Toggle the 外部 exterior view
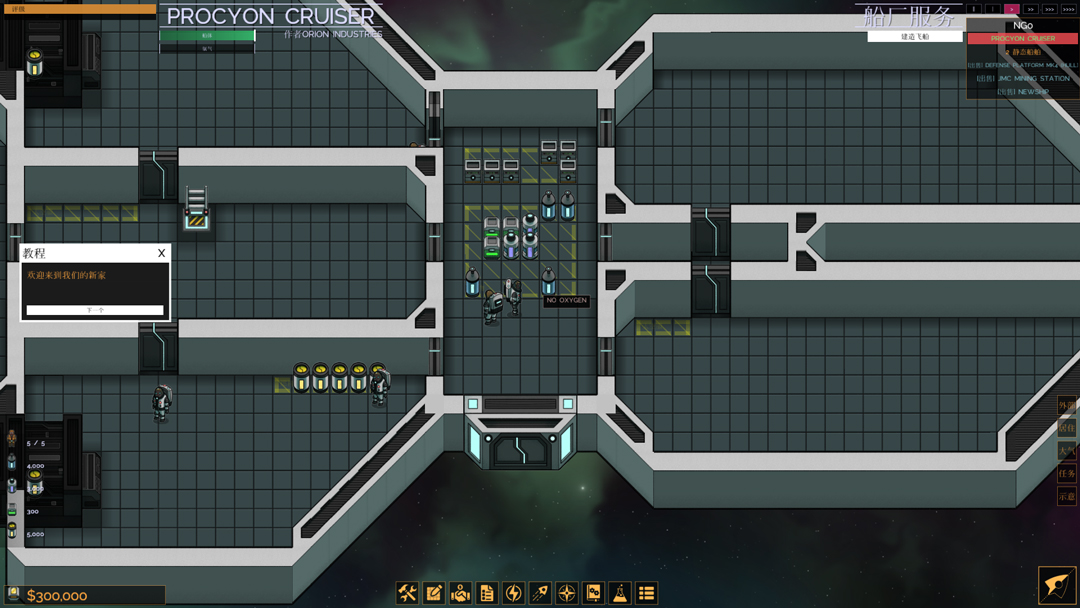 coord(1067,405)
